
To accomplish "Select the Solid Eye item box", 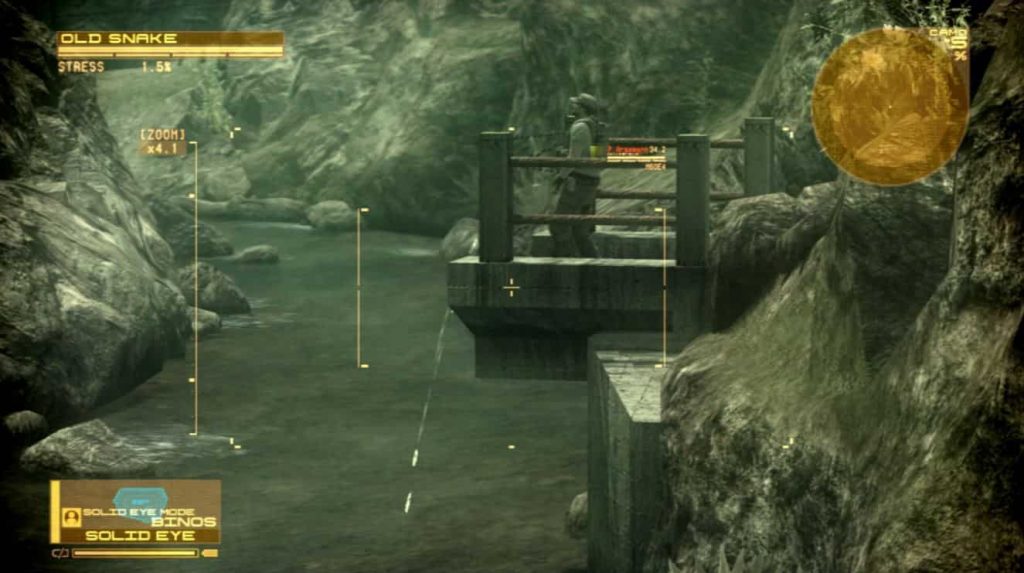I will pyautogui.click(x=136, y=512).
